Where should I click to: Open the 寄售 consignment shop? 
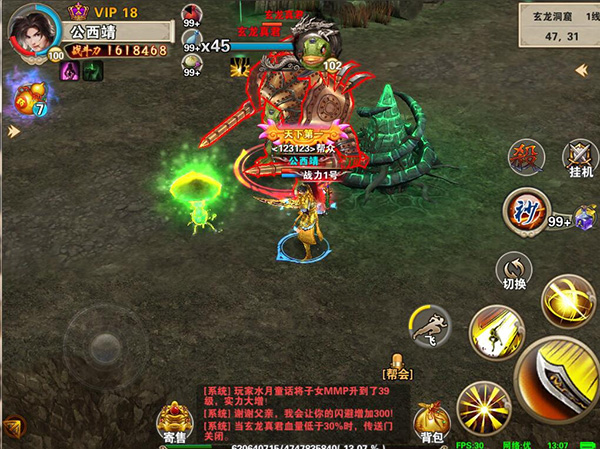pos(175,421)
